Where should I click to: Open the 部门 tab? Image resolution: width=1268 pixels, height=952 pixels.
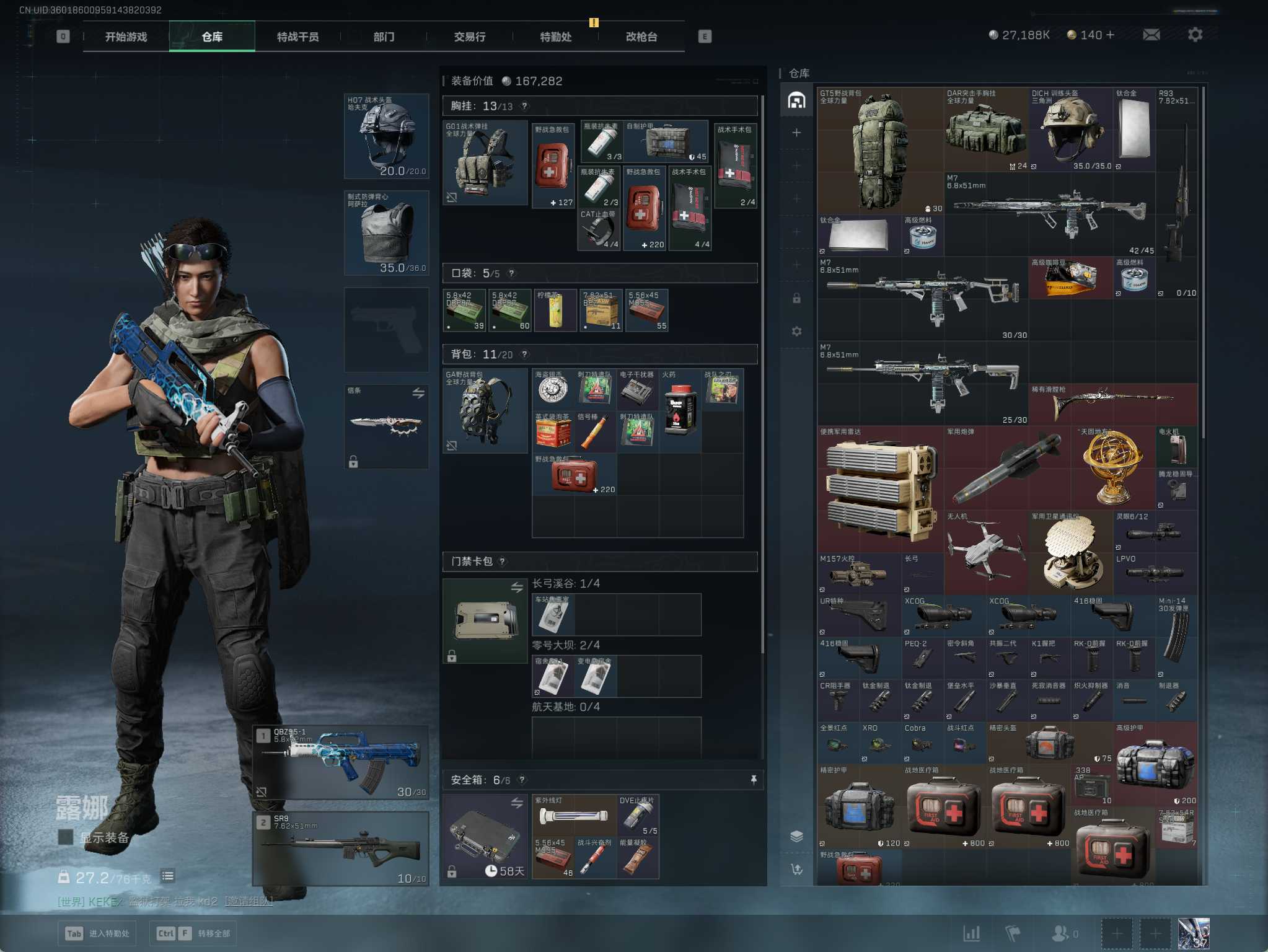[384, 37]
